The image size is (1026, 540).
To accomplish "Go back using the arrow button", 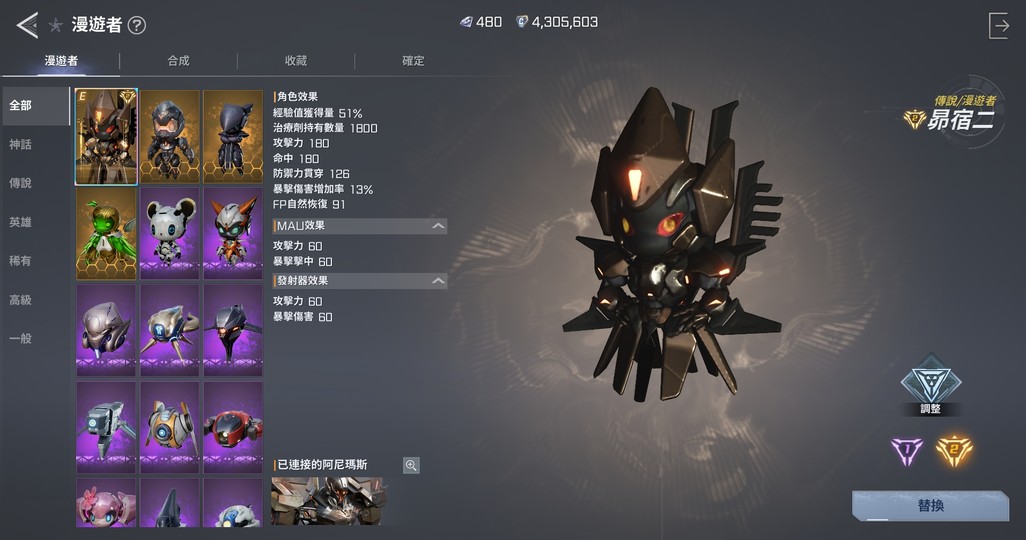I will click(x=27, y=25).
